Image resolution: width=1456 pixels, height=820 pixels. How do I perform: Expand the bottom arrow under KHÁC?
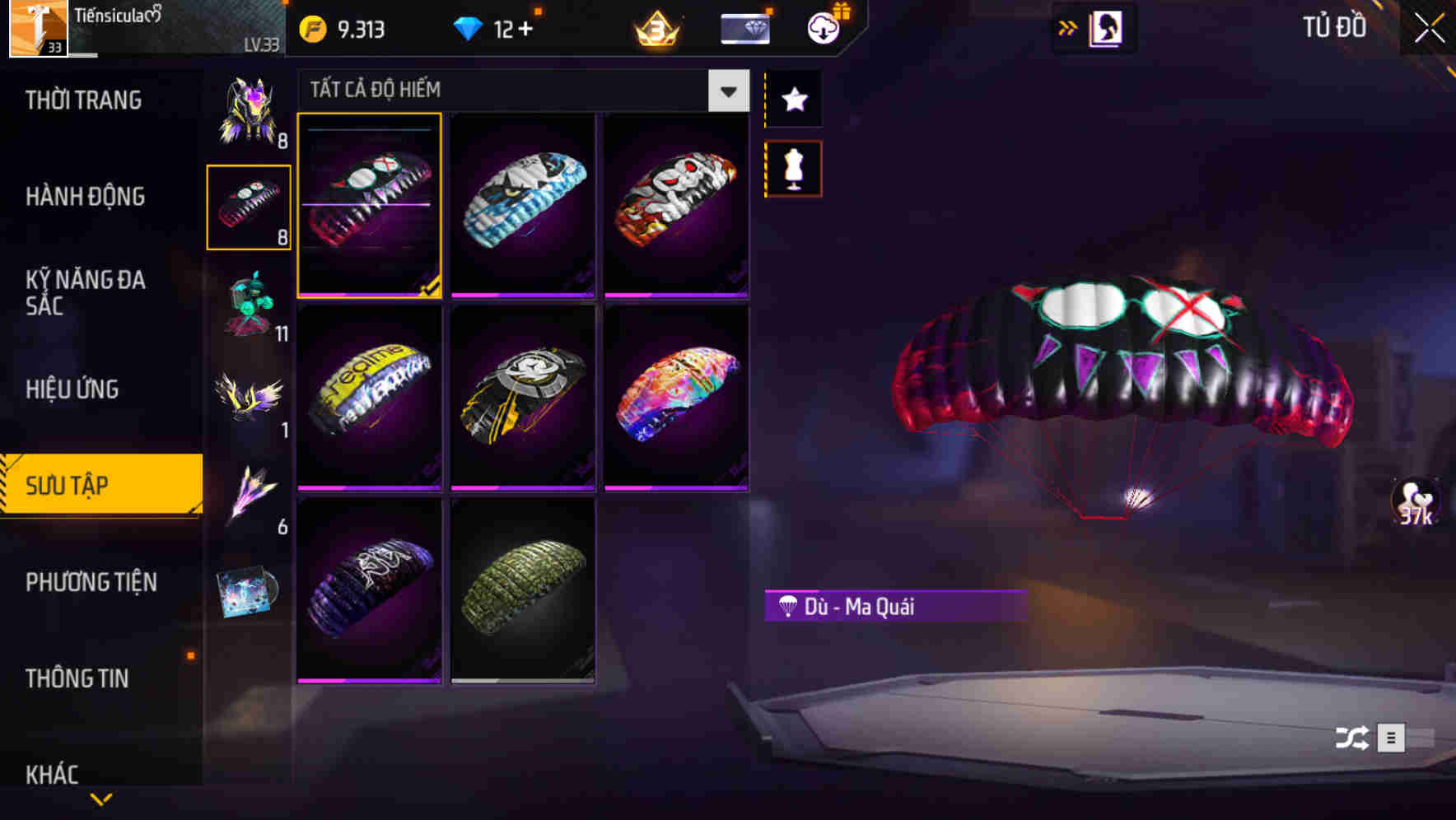(x=101, y=799)
